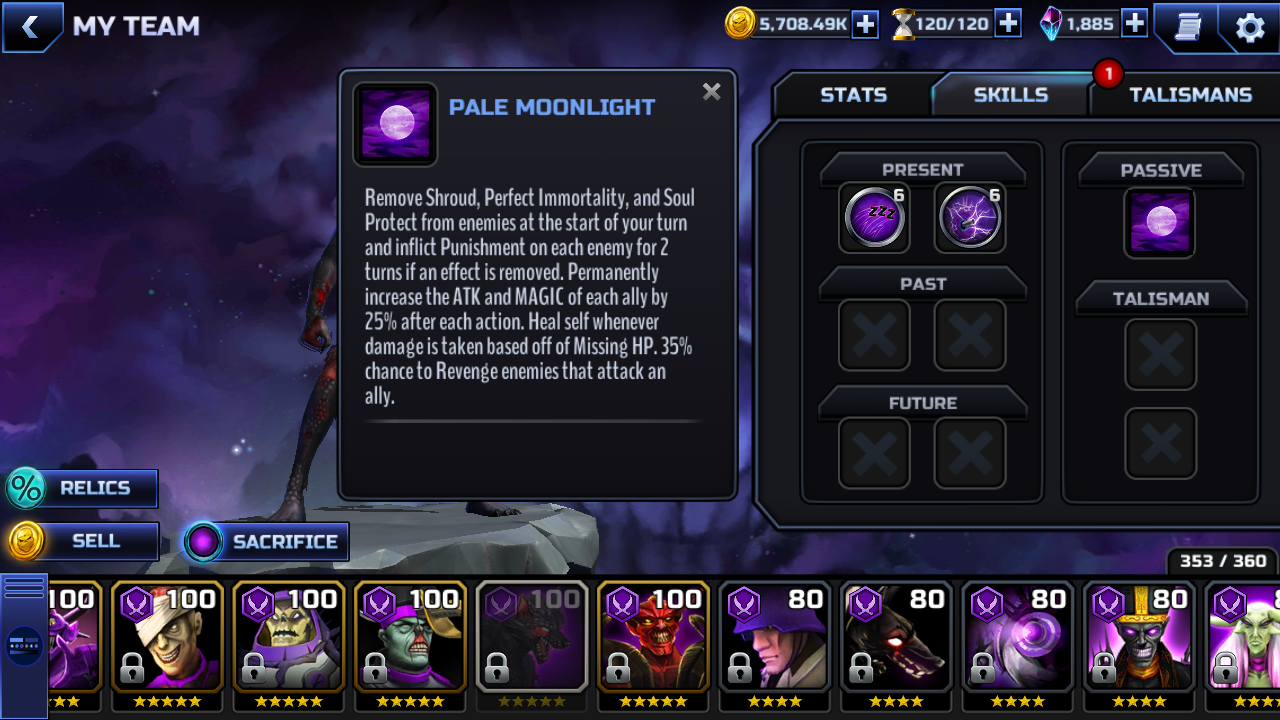Open the Relics menu

82,488
